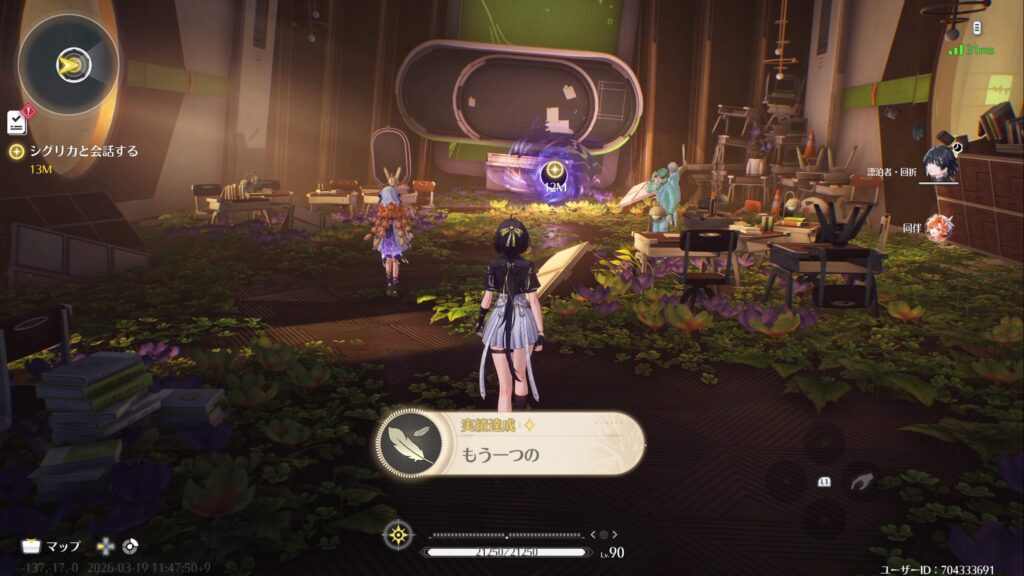Viewport: 1024px width, 576px height.
Task: Open the segmented wheel icon near マップ
Action: (130, 547)
